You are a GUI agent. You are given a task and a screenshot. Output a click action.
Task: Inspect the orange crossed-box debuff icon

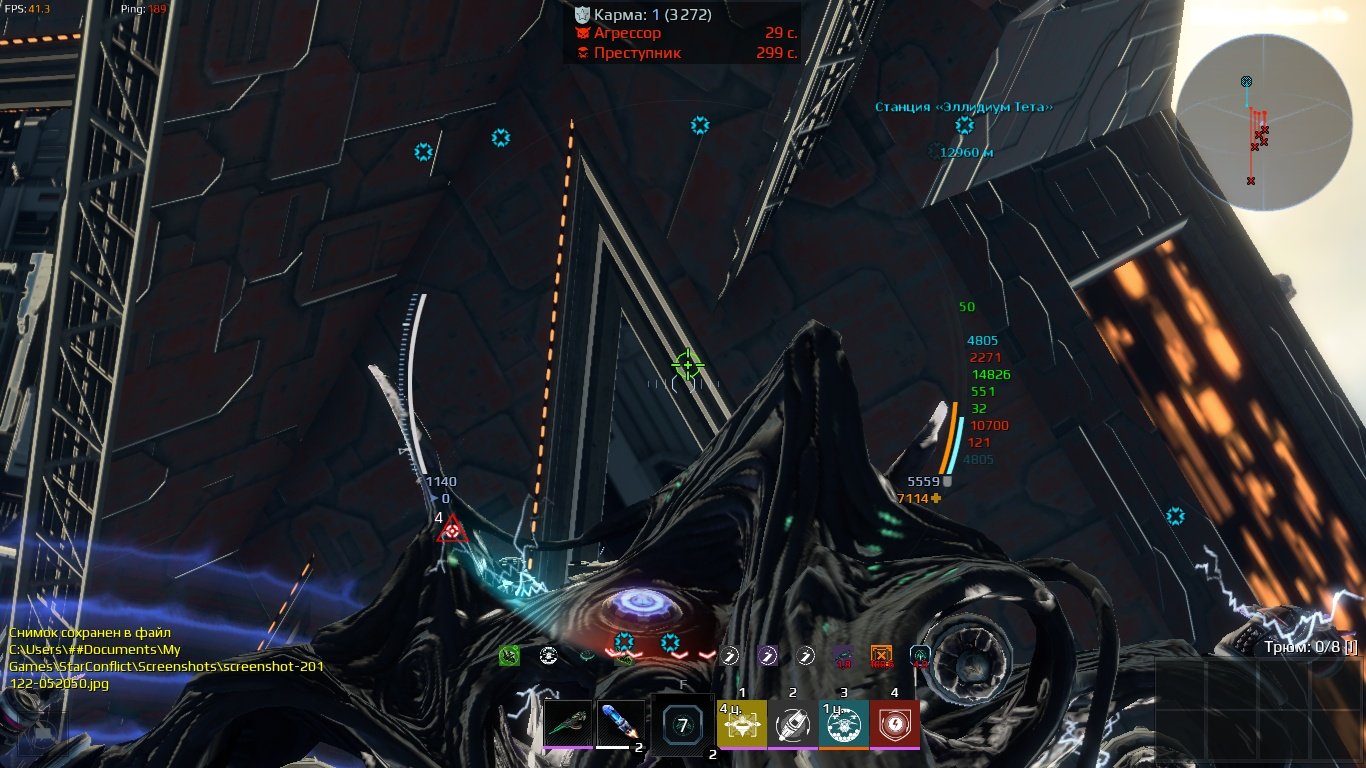pos(881,656)
